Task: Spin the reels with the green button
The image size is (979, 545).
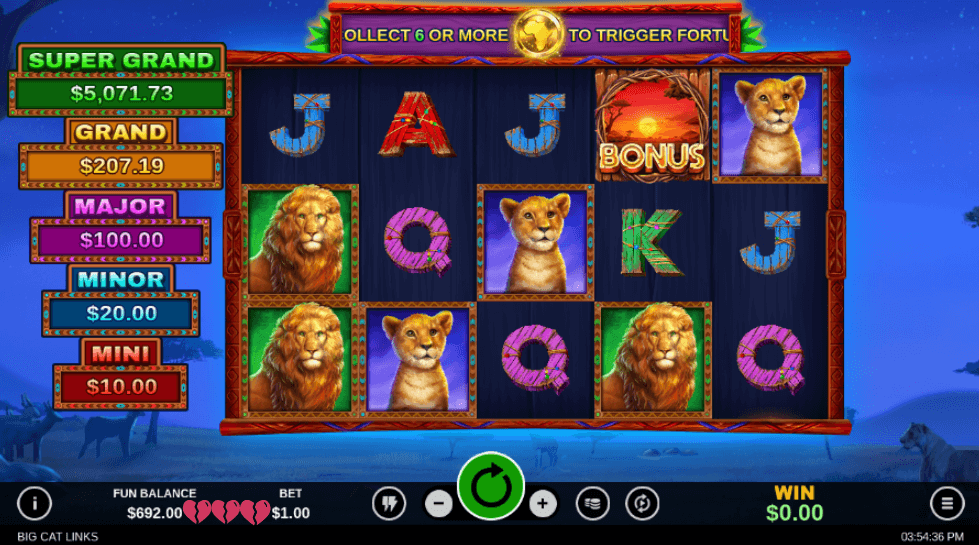Action: [x=491, y=486]
